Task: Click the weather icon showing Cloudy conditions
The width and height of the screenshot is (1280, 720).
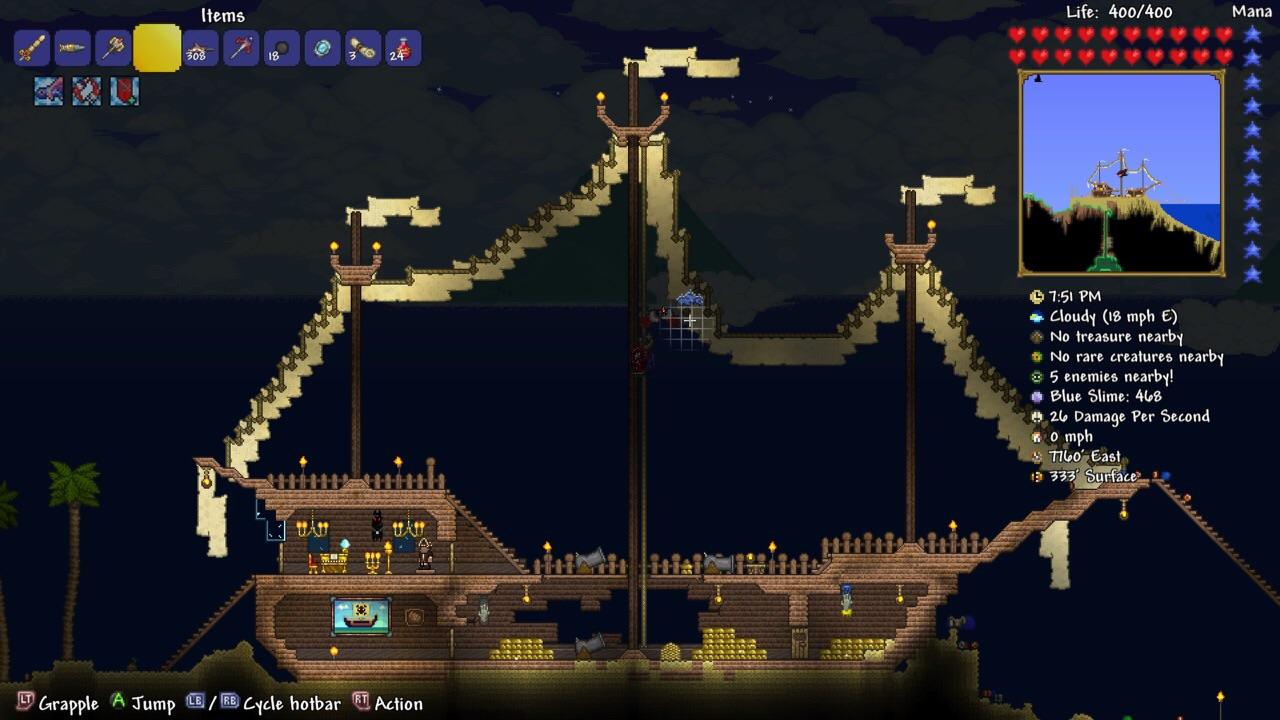Action: pos(1036,316)
